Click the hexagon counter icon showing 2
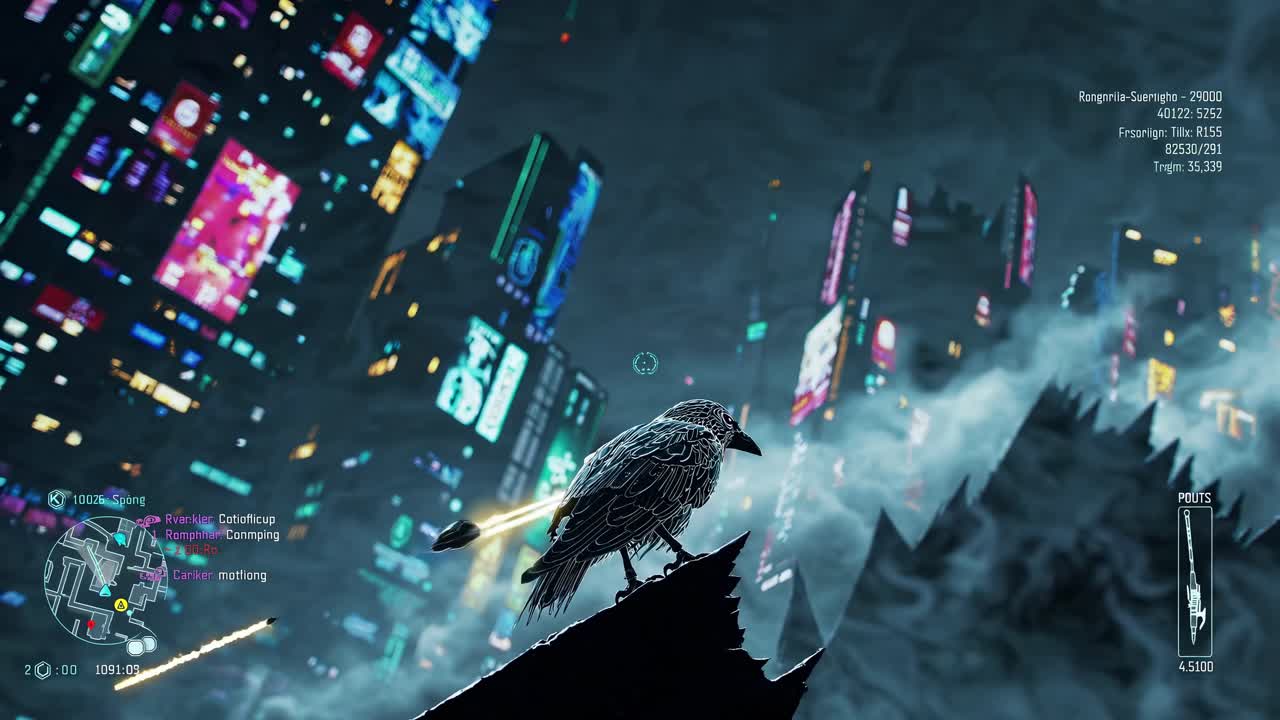 42,668
